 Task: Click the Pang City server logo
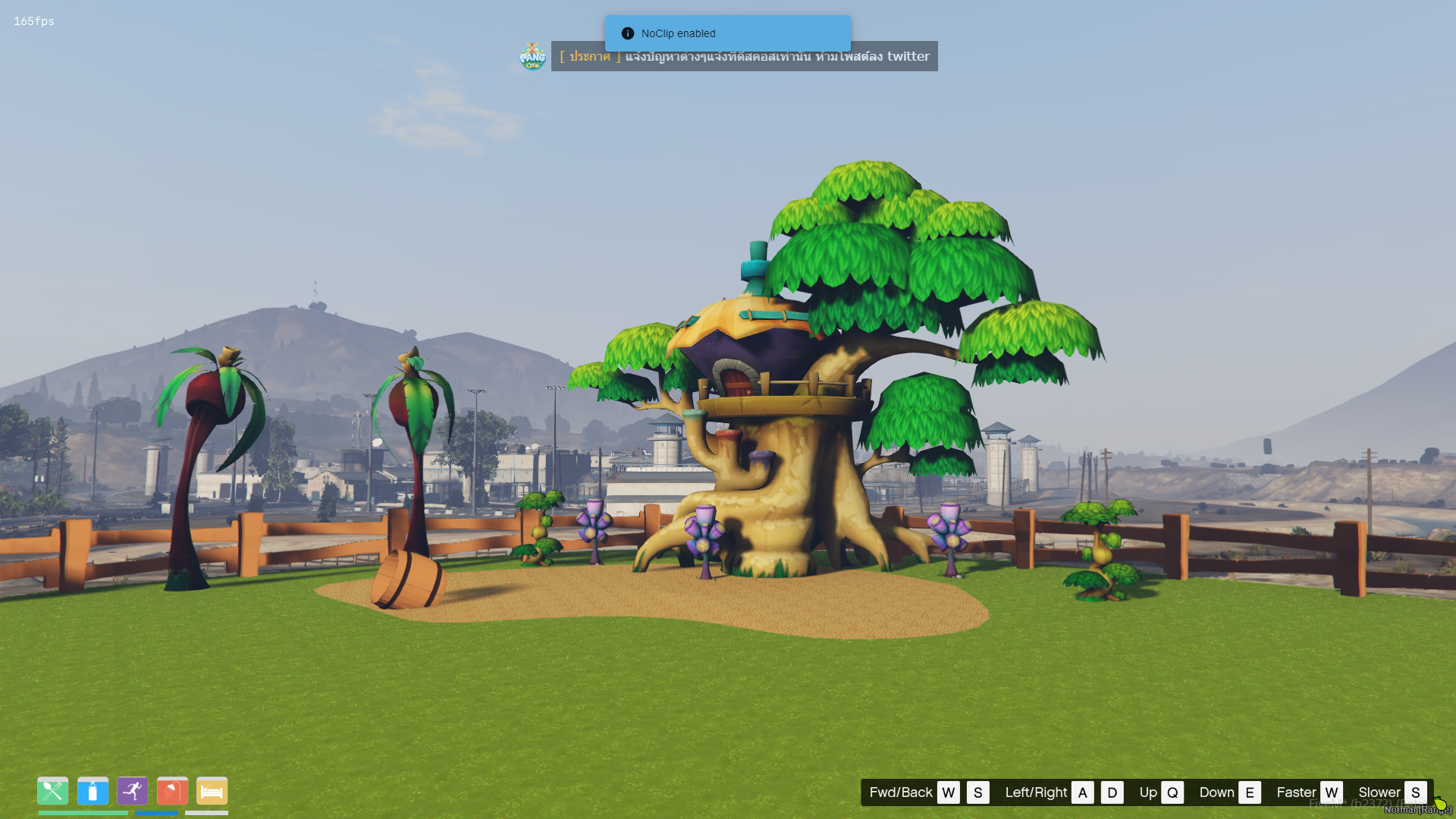(532, 57)
